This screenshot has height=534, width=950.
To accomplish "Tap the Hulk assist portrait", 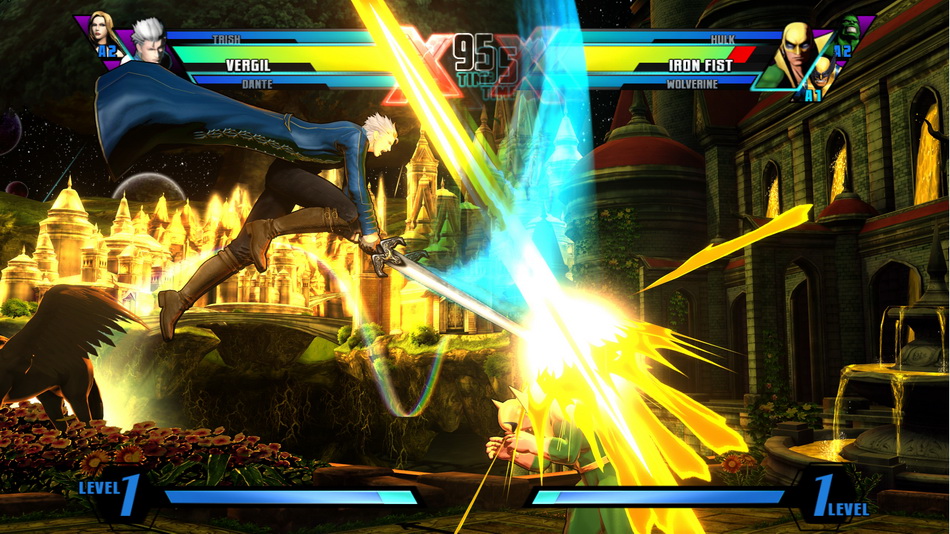I will pyautogui.click(x=849, y=31).
